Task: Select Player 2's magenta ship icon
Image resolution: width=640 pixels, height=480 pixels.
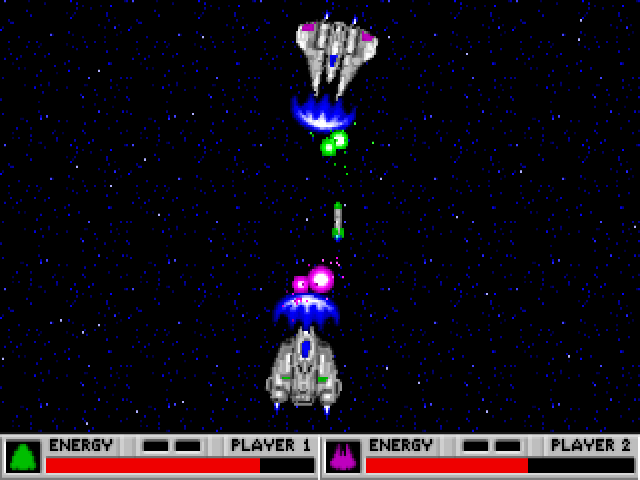Action: pos(343,457)
